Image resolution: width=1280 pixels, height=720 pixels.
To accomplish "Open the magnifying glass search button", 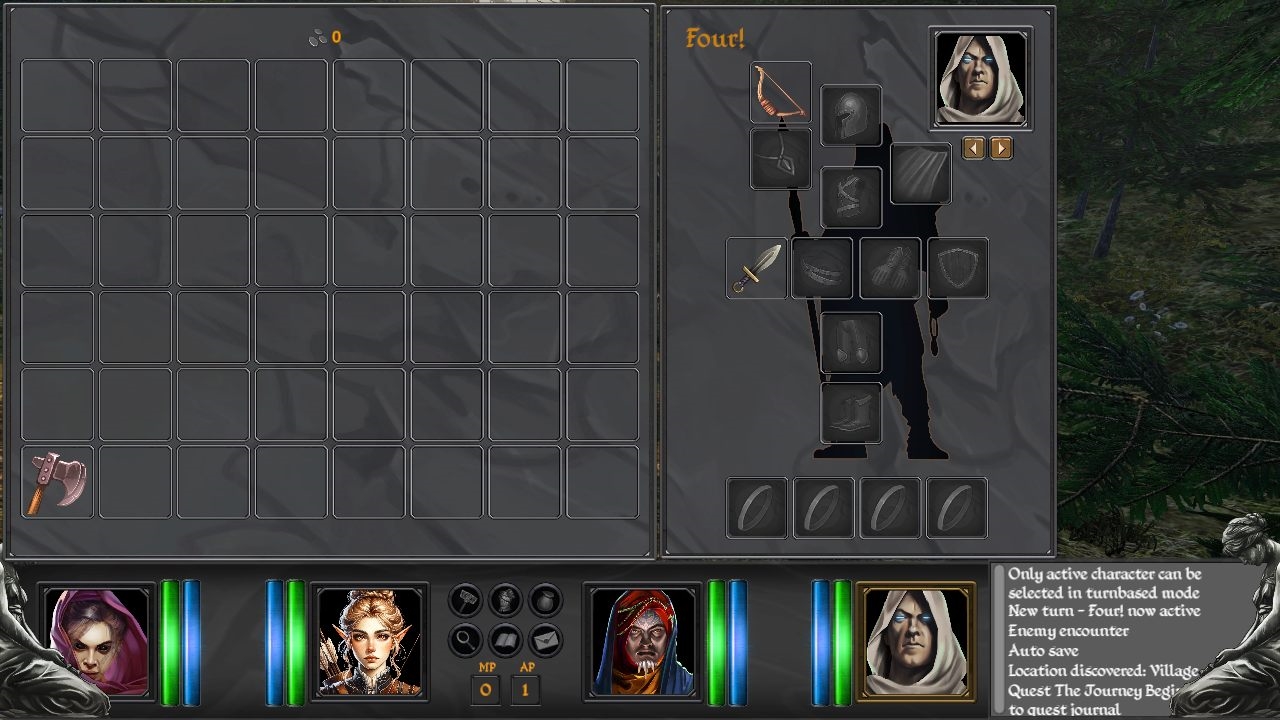I will (x=467, y=638).
